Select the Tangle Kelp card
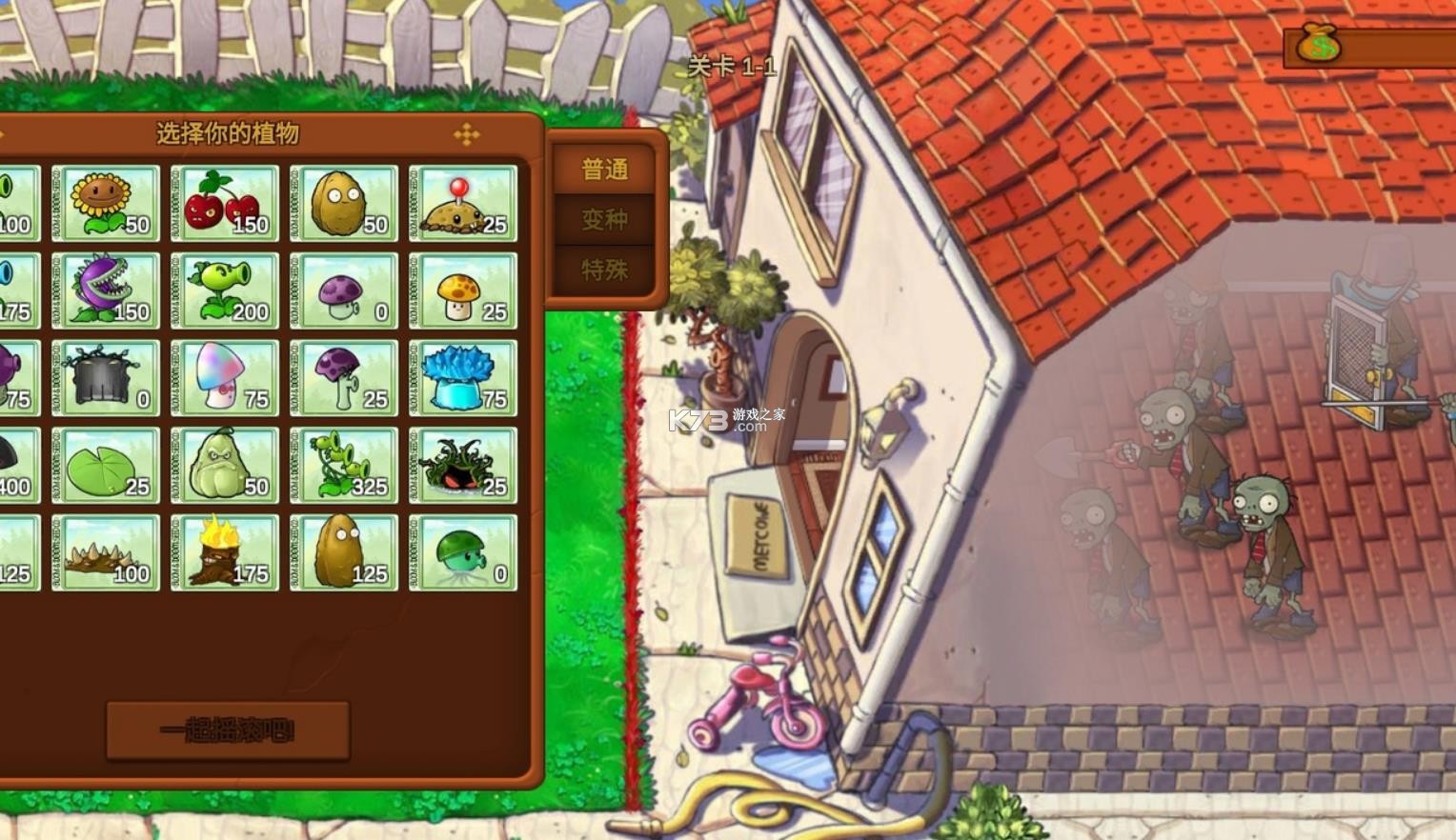1456x840 pixels. click(463, 465)
